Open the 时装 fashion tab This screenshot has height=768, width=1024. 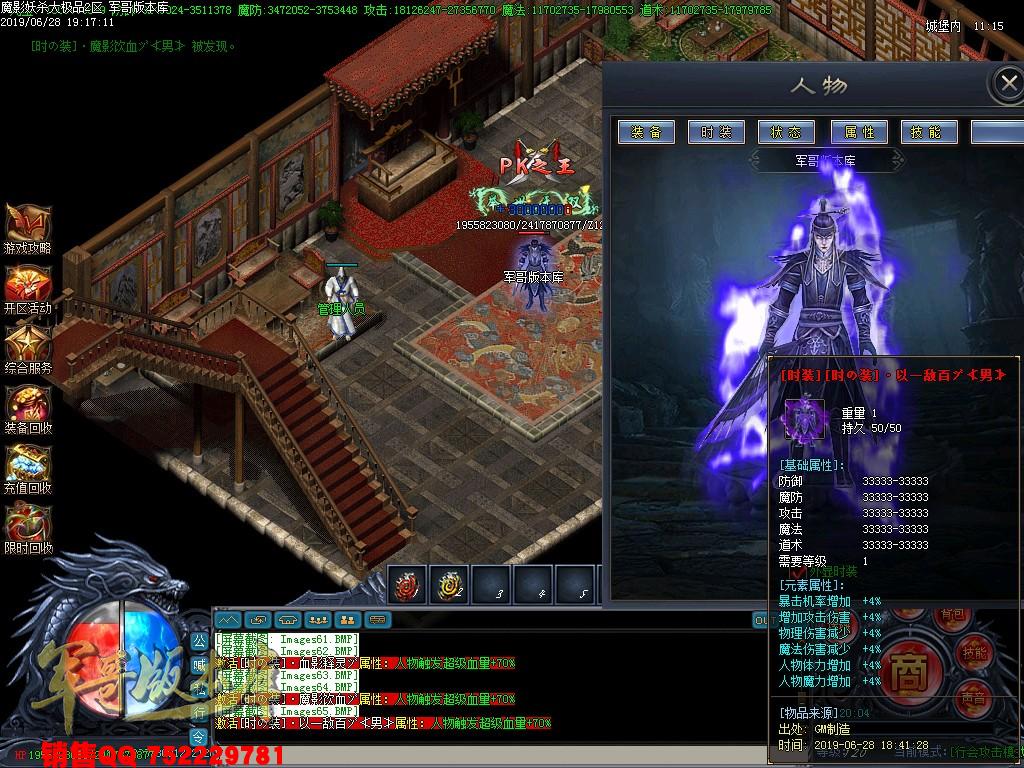coord(717,132)
